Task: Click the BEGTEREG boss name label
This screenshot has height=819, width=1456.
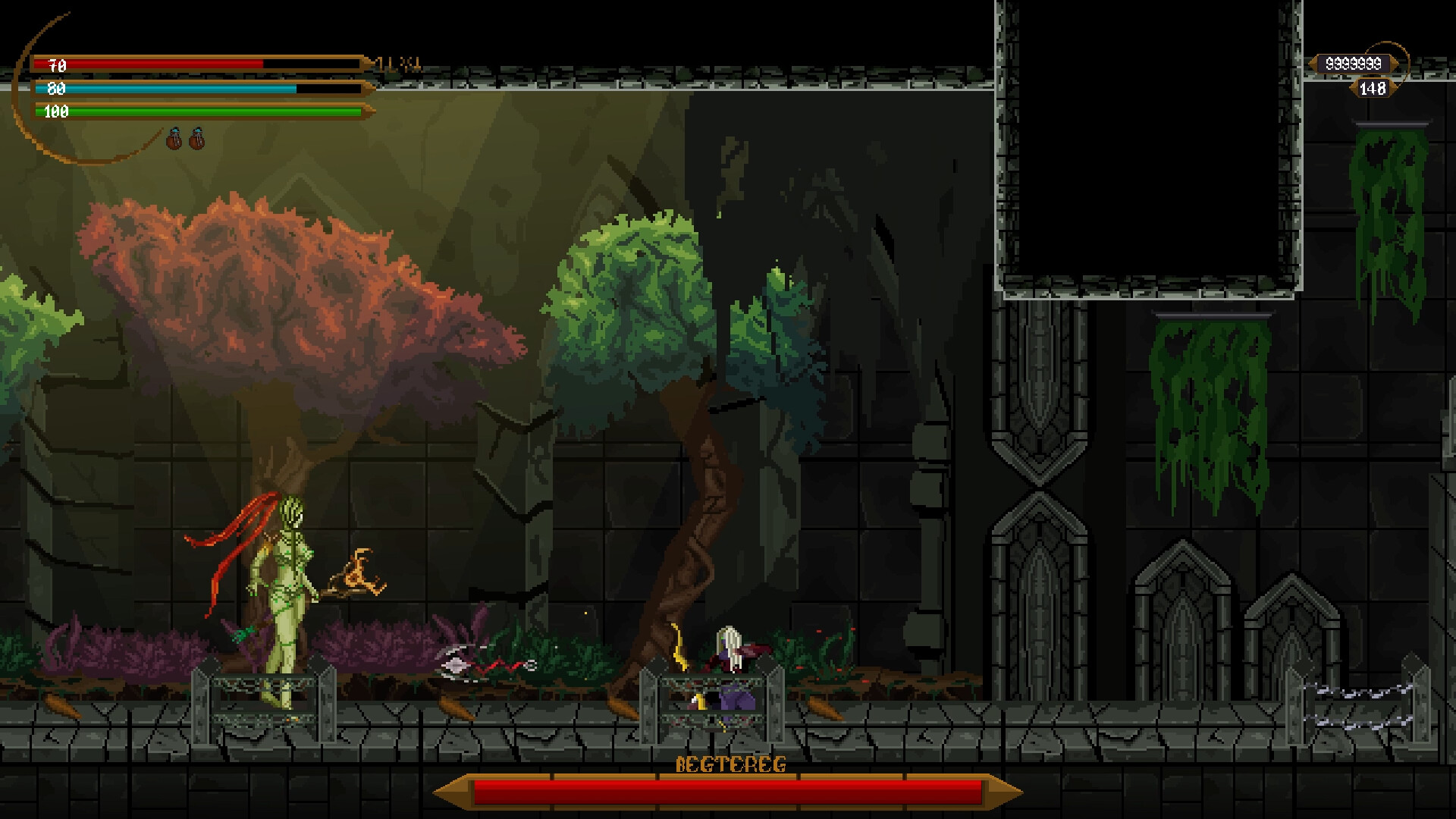Action: click(732, 765)
